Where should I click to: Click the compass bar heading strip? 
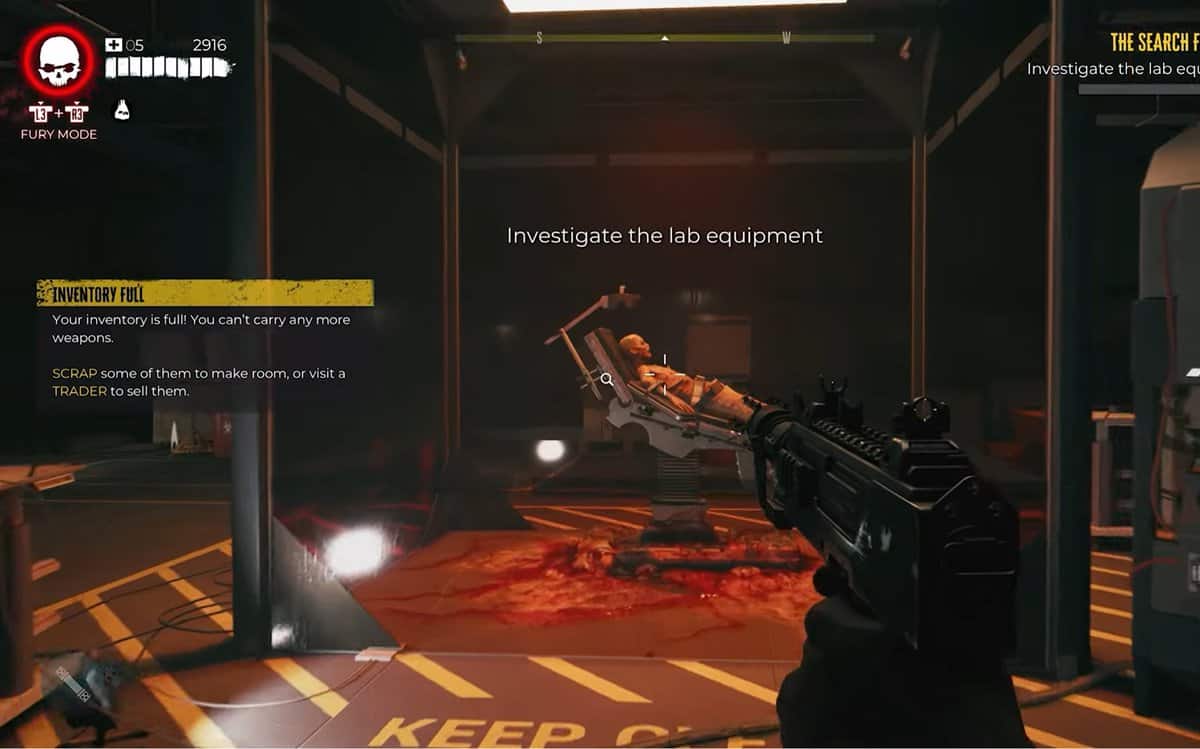[x=664, y=39]
